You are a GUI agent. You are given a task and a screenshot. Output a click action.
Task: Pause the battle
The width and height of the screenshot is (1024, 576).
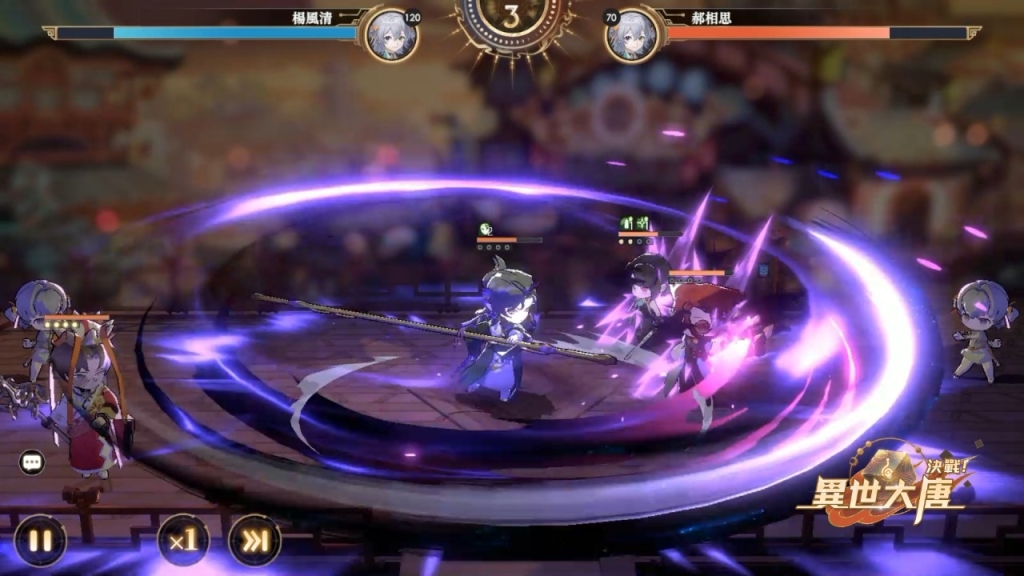tap(40, 540)
